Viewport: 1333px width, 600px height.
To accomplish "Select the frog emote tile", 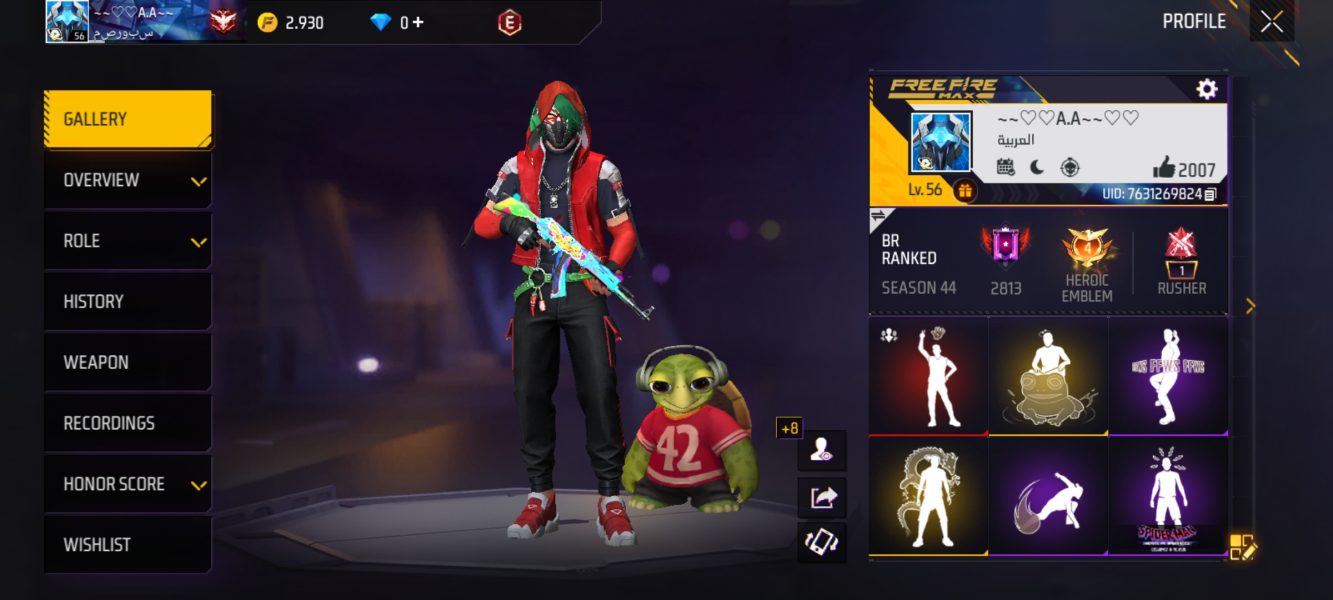I will pyautogui.click(x=1048, y=376).
